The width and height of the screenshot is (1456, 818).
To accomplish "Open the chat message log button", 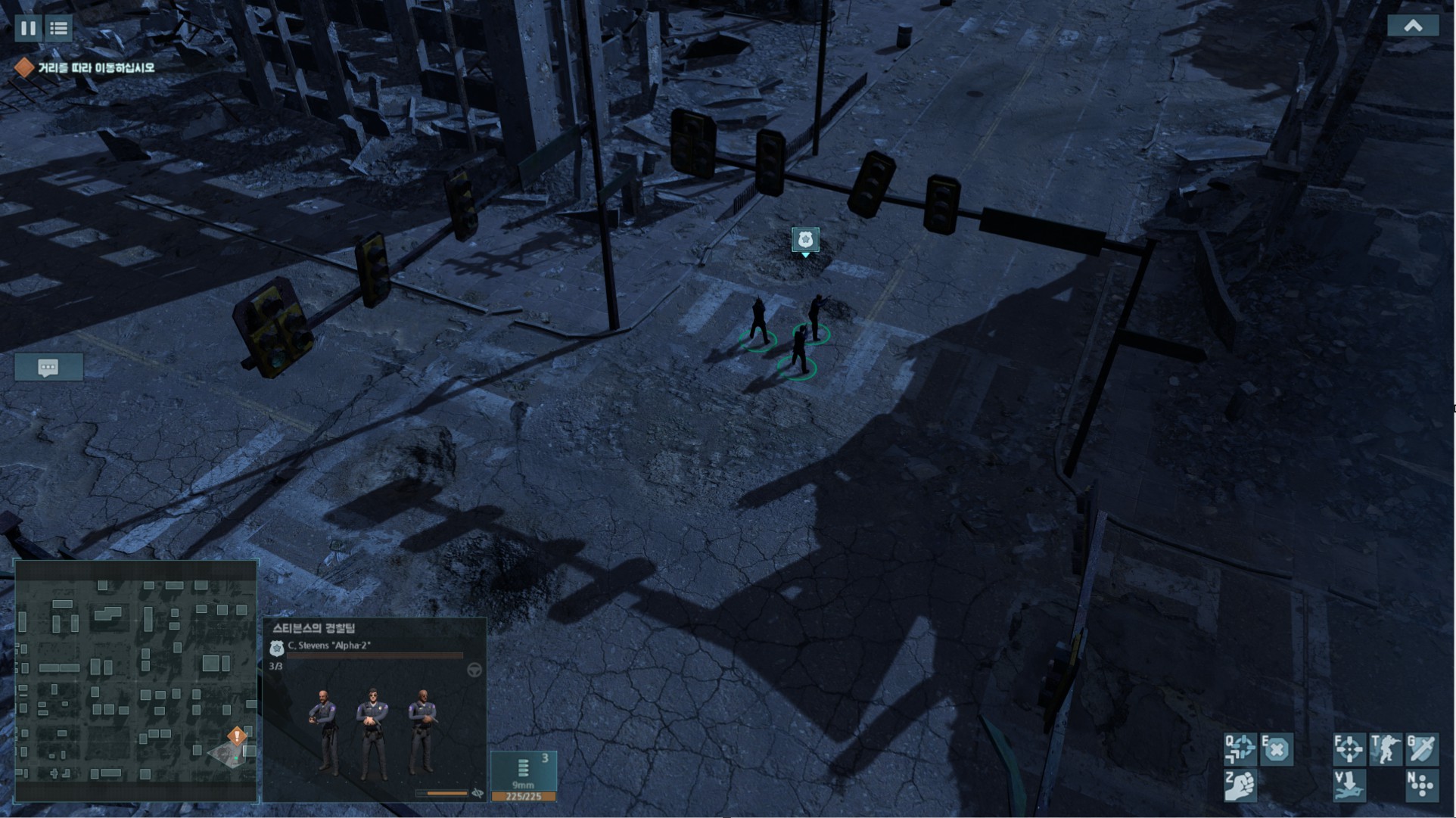I will (x=48, y=368).
